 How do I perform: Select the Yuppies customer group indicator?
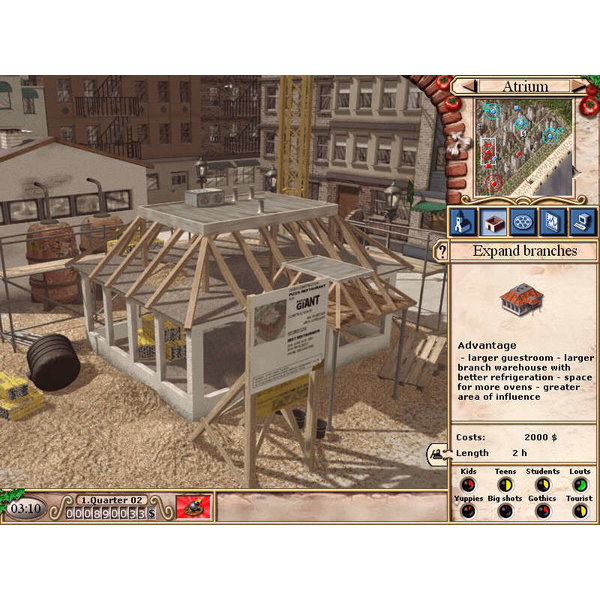(467, 511)
